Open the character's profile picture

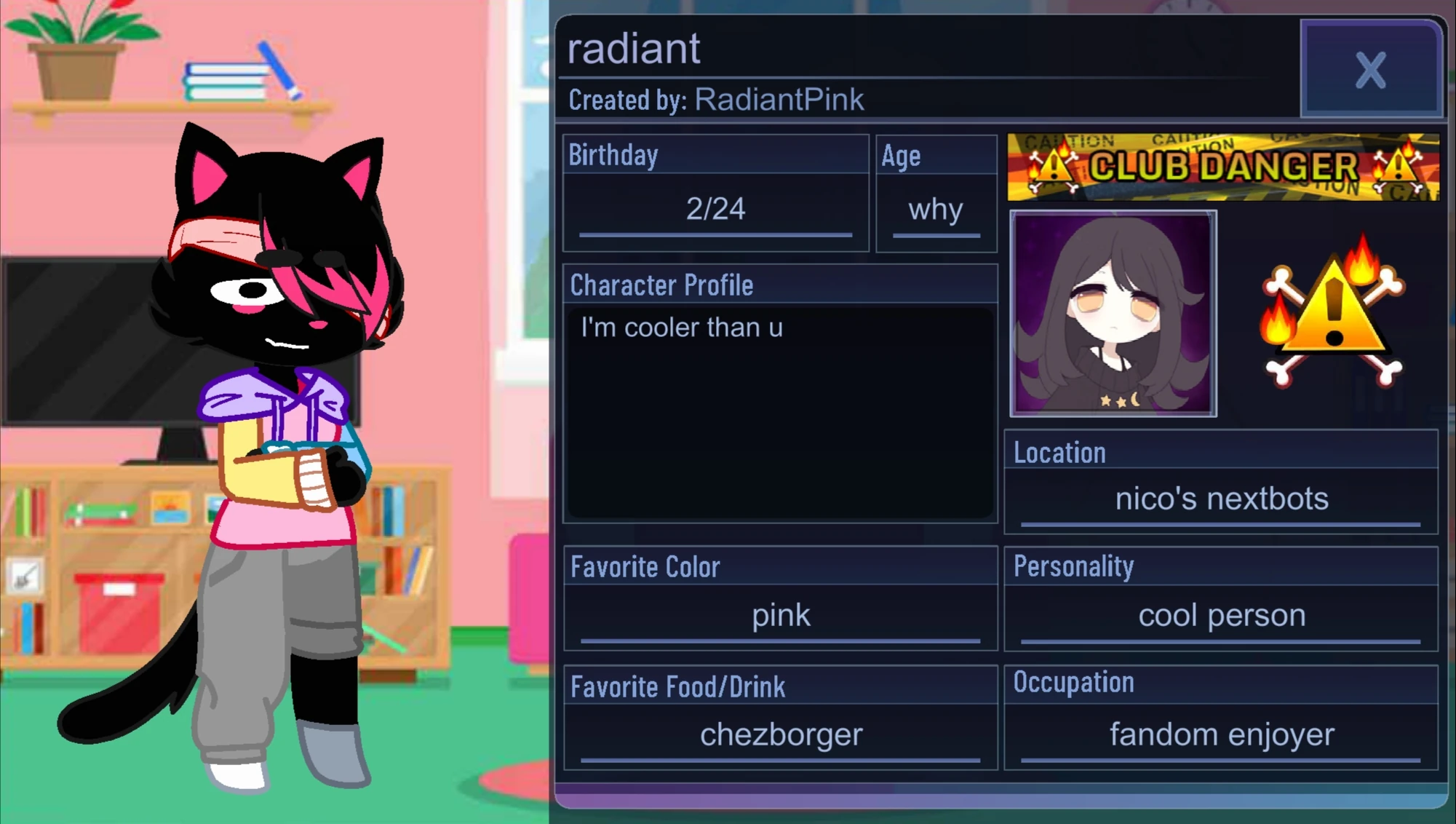click(x=1113, y=314)
